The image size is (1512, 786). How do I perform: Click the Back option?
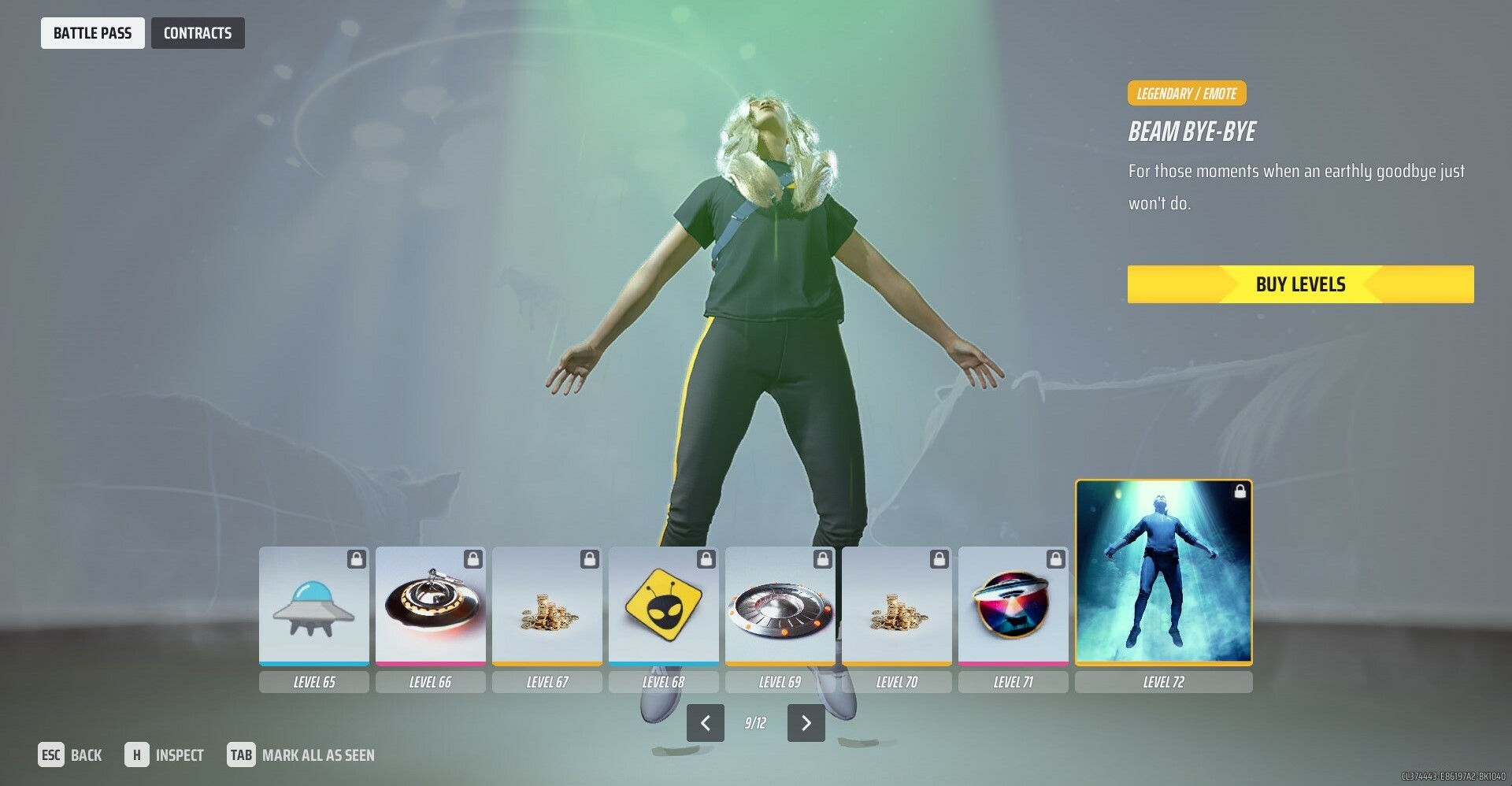70,755
